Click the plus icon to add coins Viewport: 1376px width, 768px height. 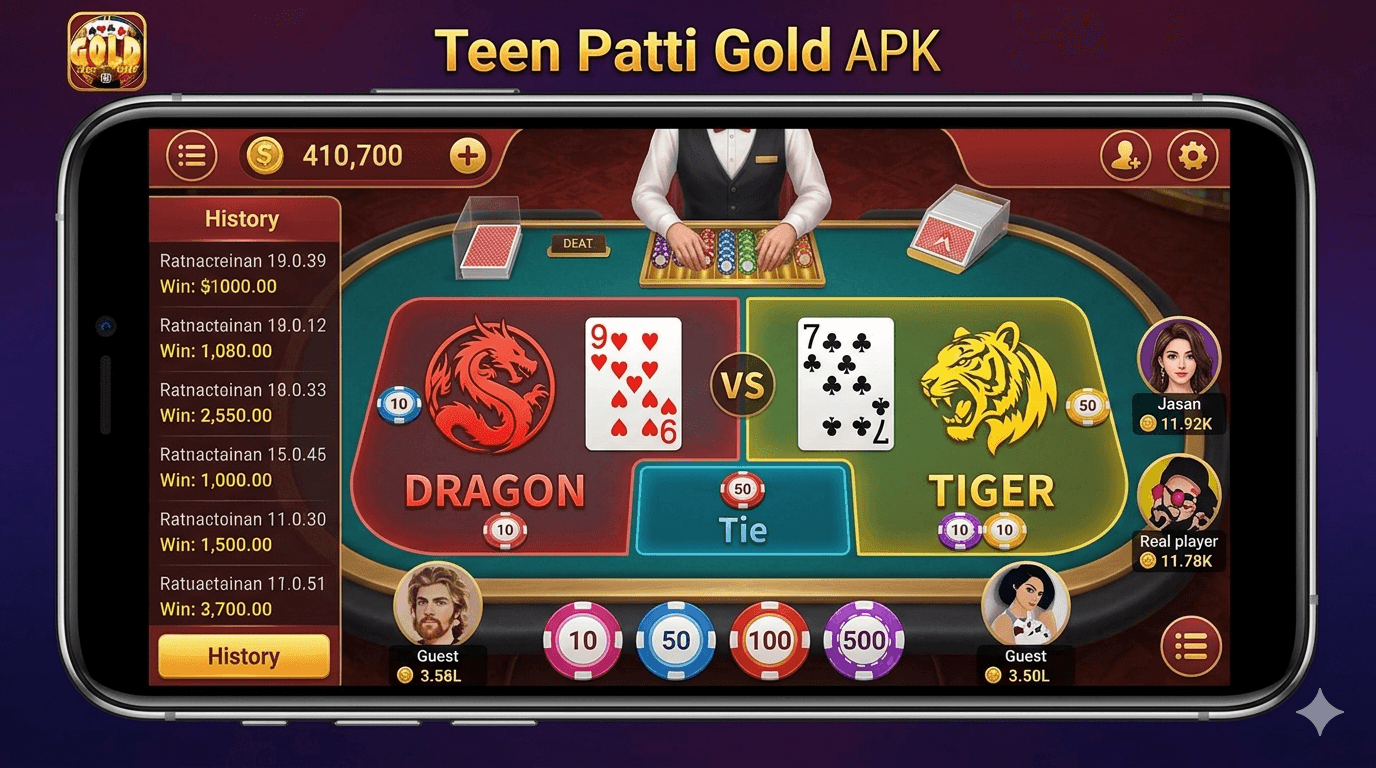[x=466, y=156]
